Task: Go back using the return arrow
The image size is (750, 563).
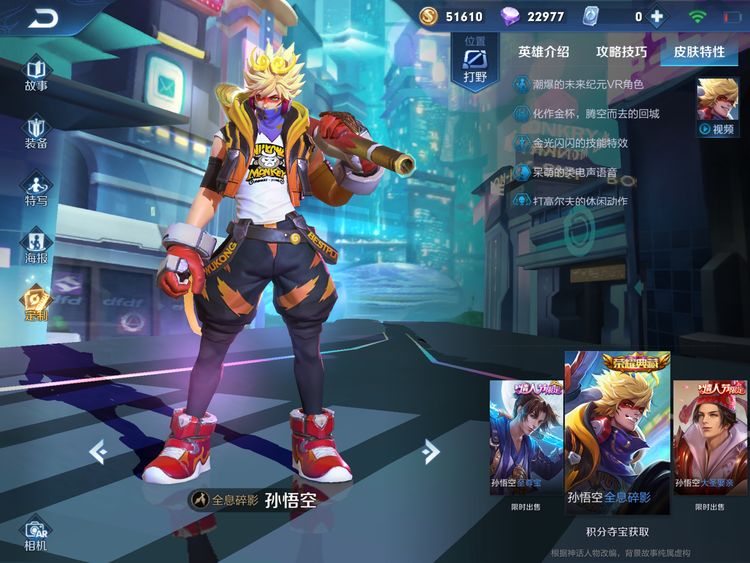Action: [x=43, y=17]
